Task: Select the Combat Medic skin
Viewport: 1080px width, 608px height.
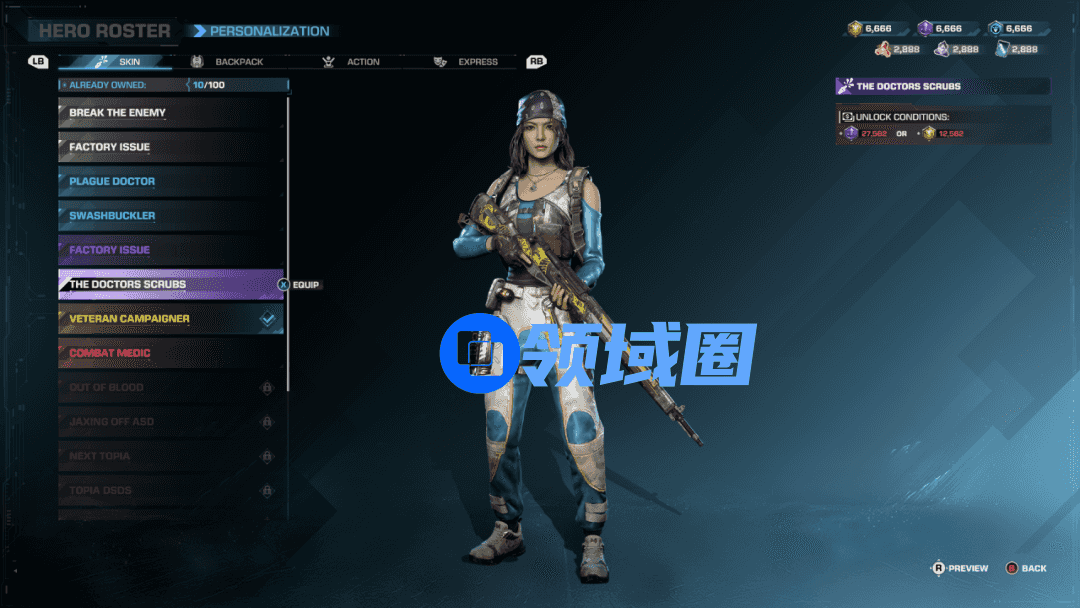Action: point(171,353)
